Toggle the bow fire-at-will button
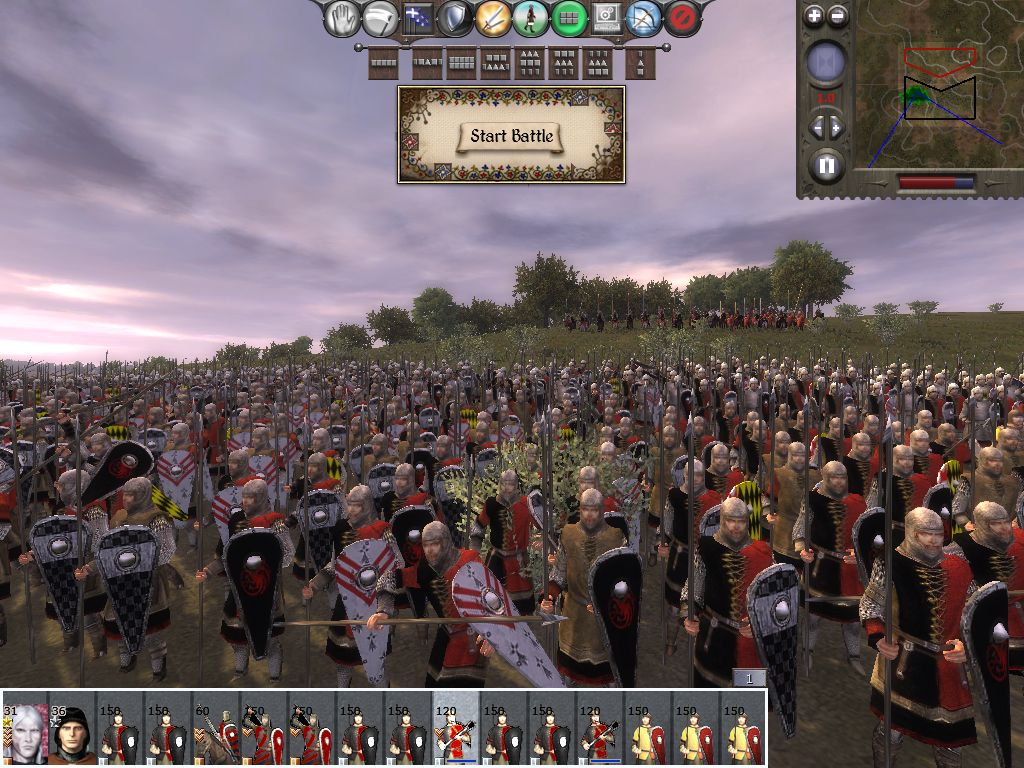 643,18
